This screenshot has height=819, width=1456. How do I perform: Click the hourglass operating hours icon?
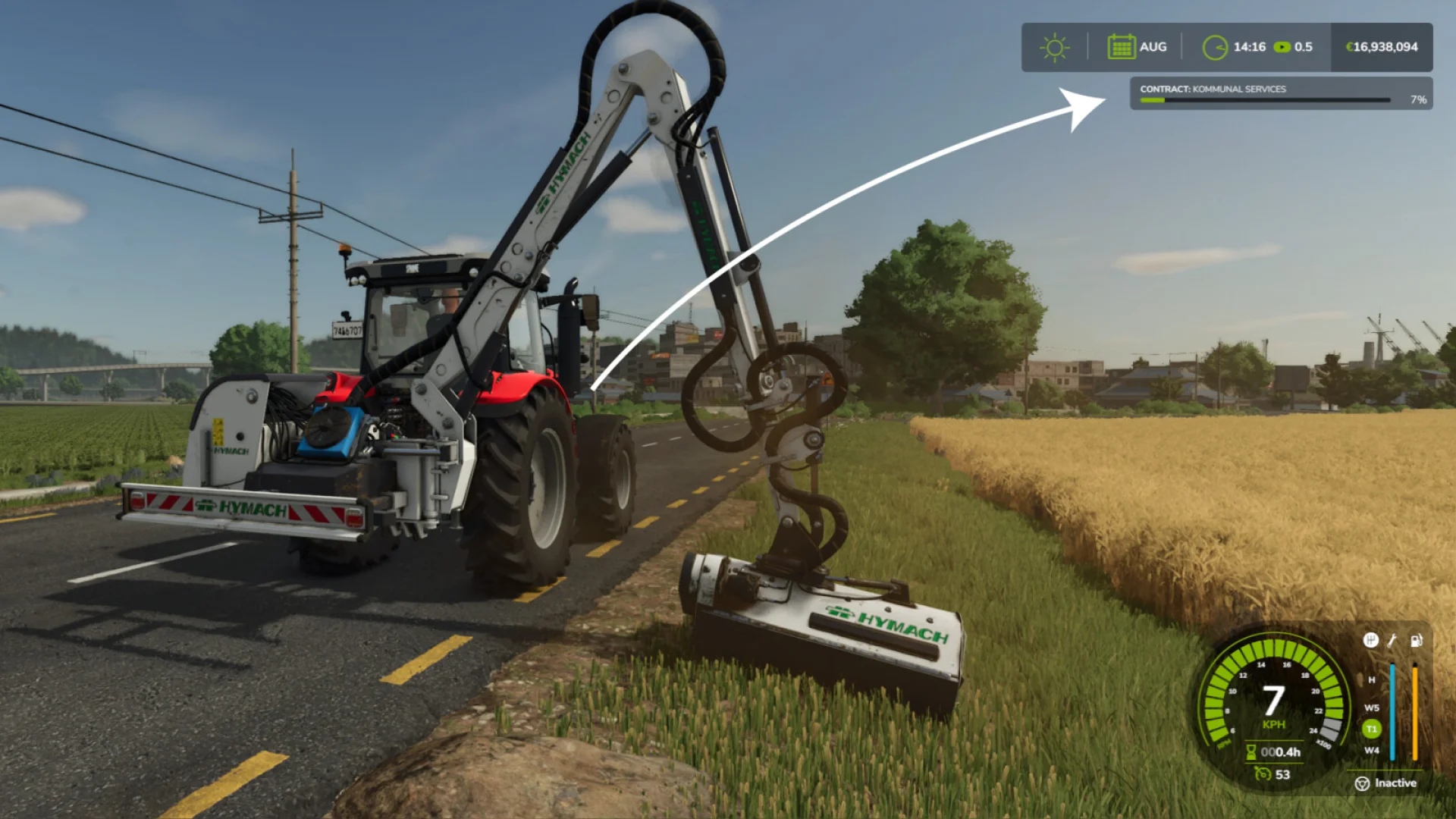[x=1251, y=752]
